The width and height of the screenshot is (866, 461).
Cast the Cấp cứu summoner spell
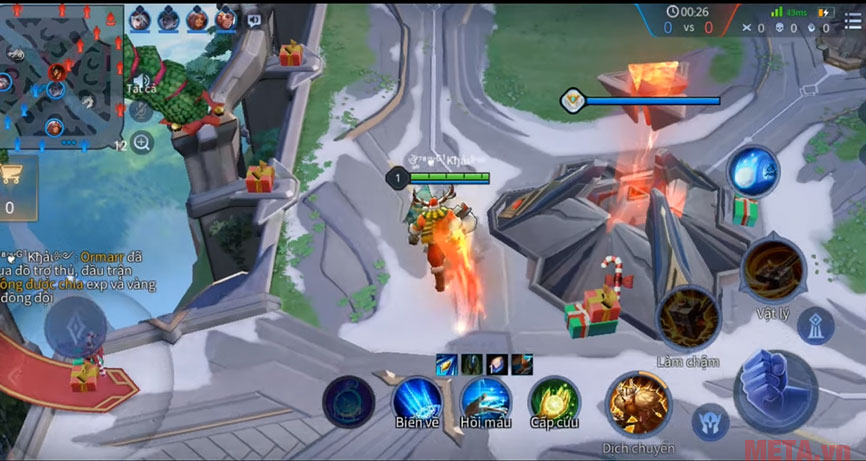pyautogui.click(x=553, y=400)
